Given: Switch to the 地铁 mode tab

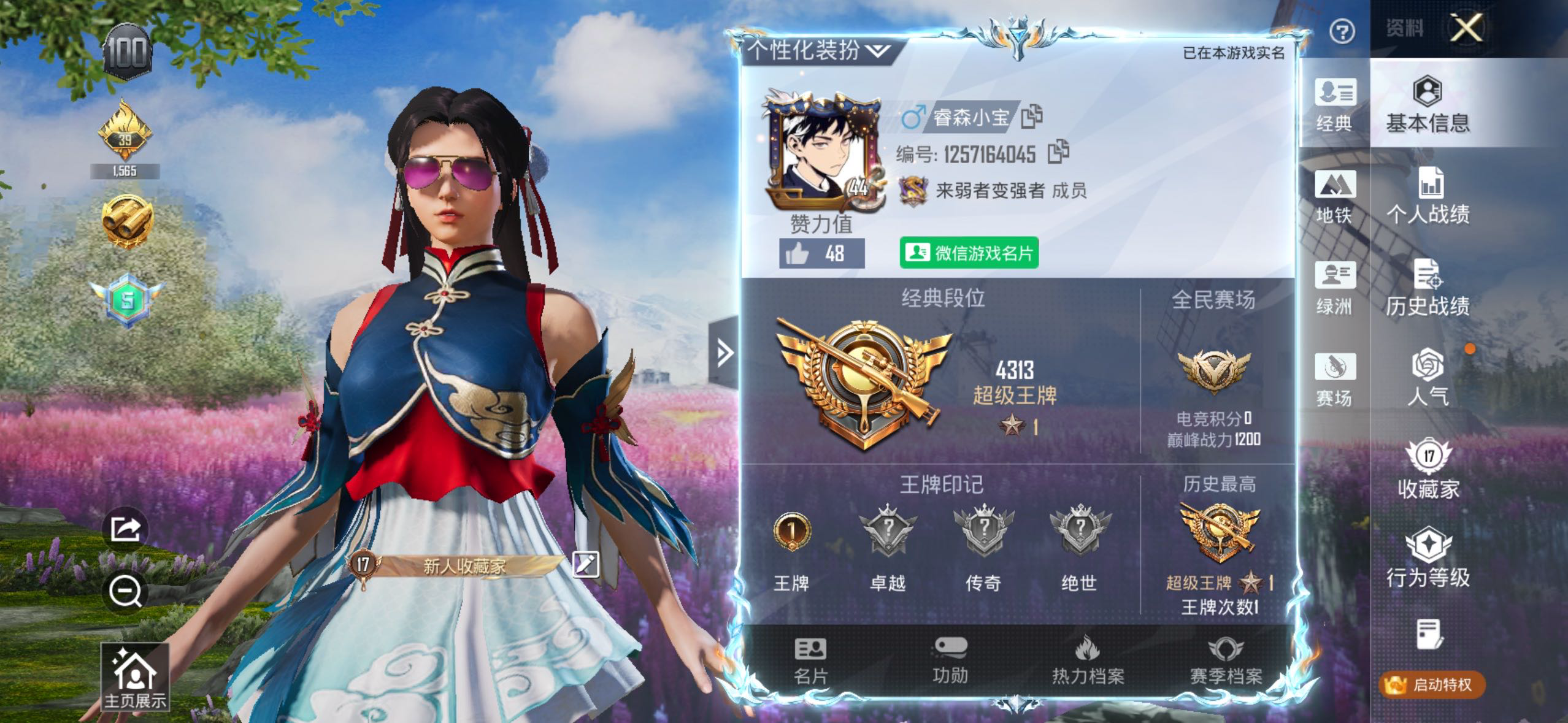Looking at the screenshot, I should tap(1334, 196).
